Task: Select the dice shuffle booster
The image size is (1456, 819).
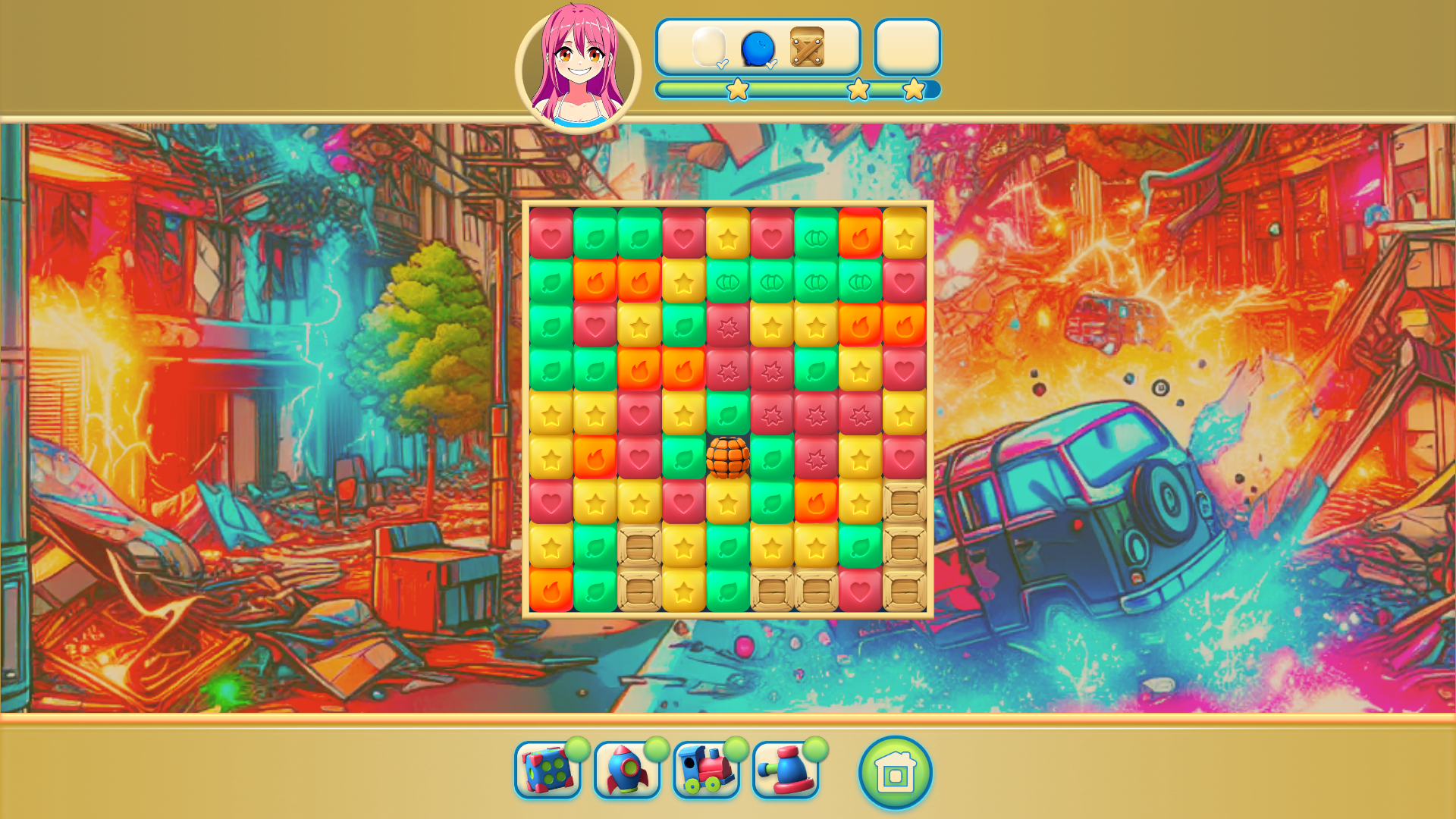Action: 546,771
